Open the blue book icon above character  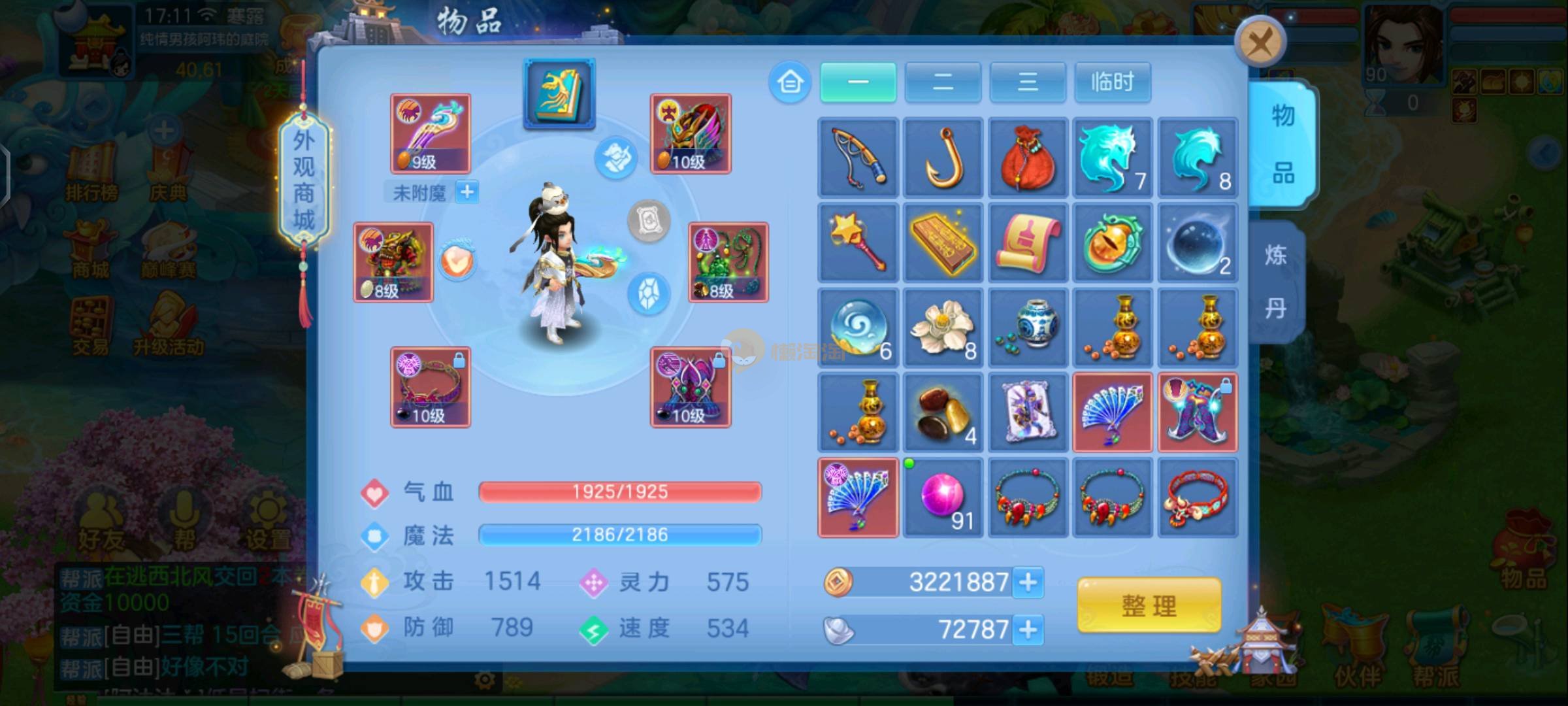coord(559,93)
